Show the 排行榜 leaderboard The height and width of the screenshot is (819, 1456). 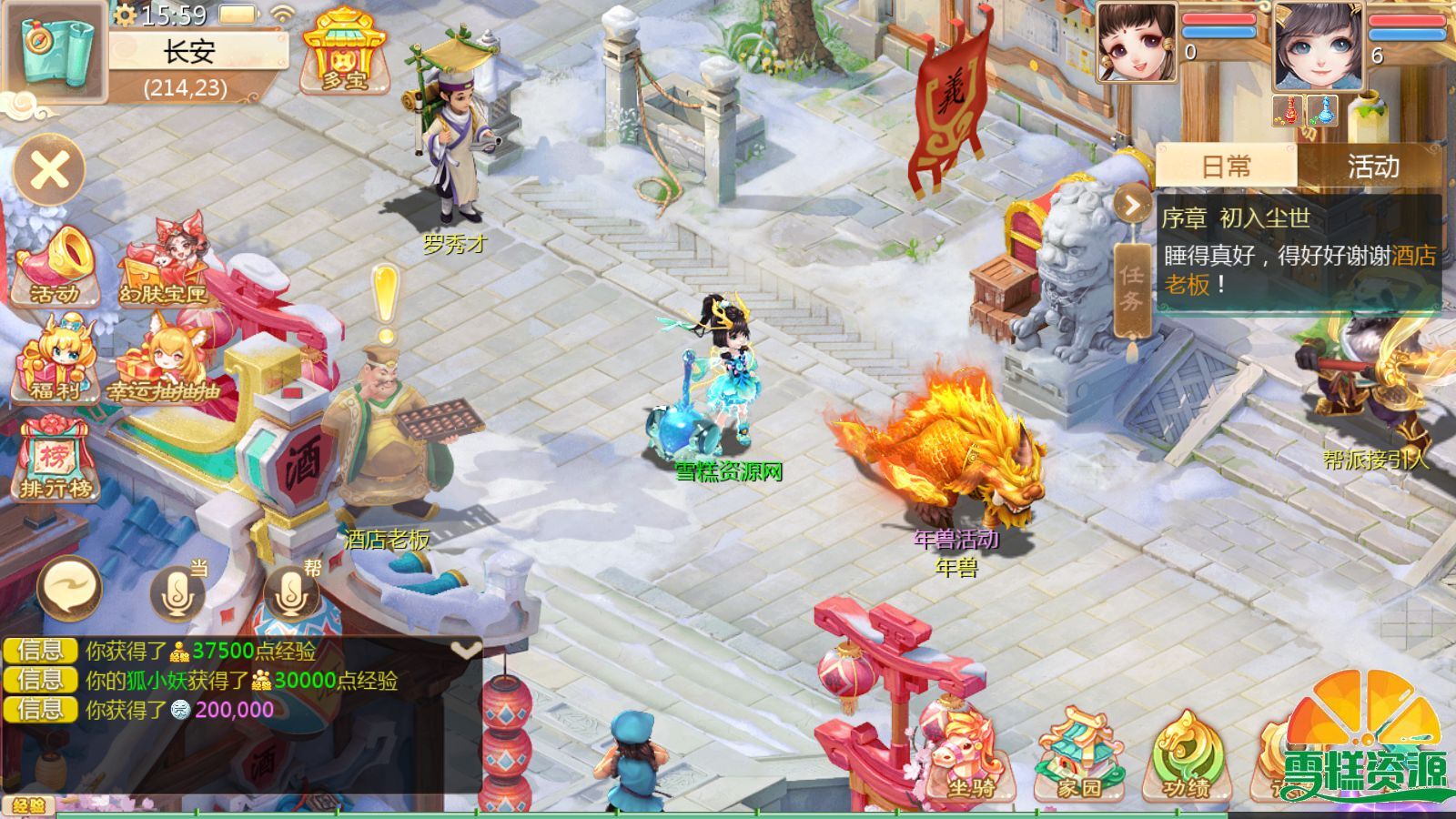(x=55, y=460)
